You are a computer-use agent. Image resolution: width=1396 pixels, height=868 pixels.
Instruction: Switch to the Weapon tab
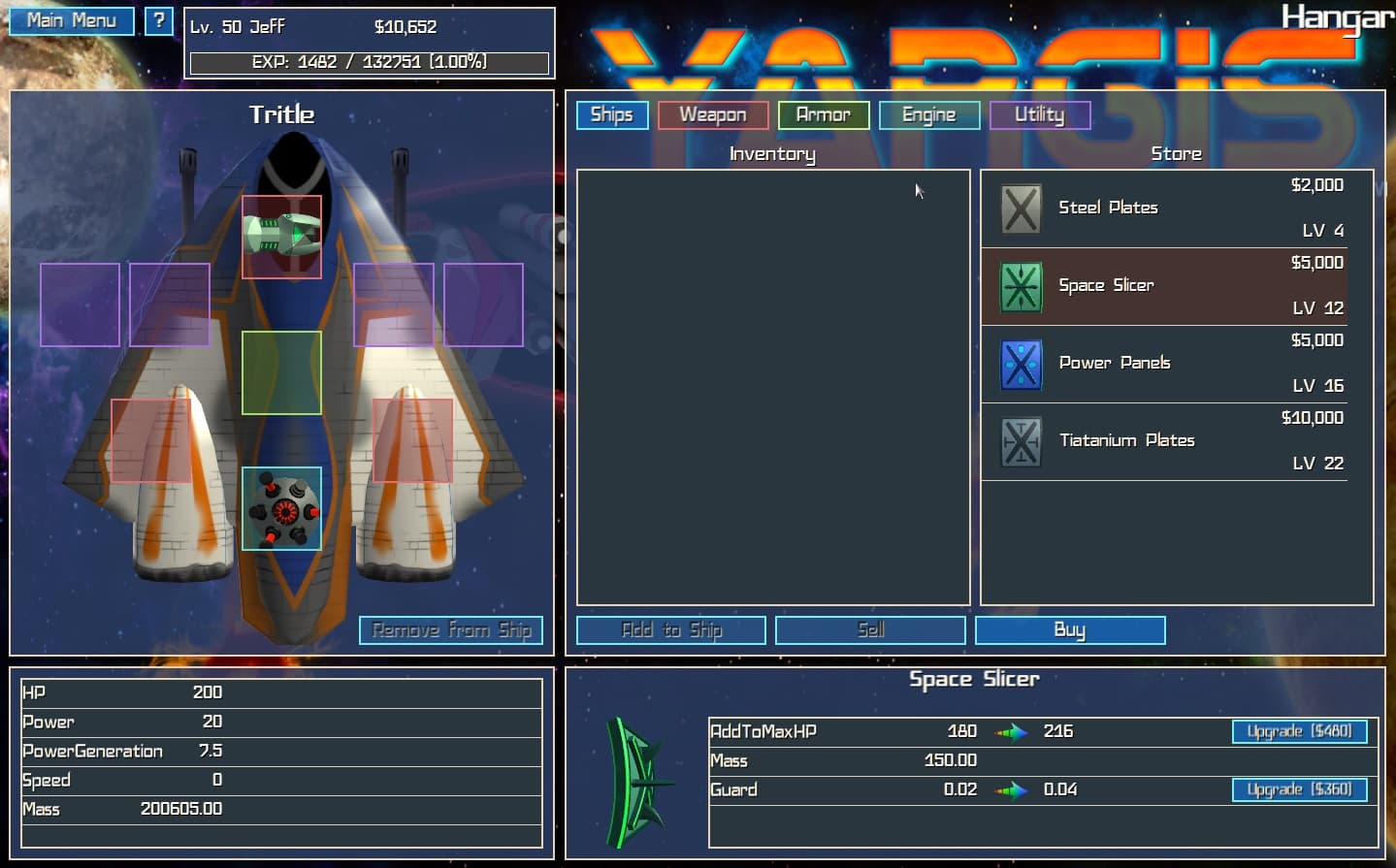coord(712,114)
